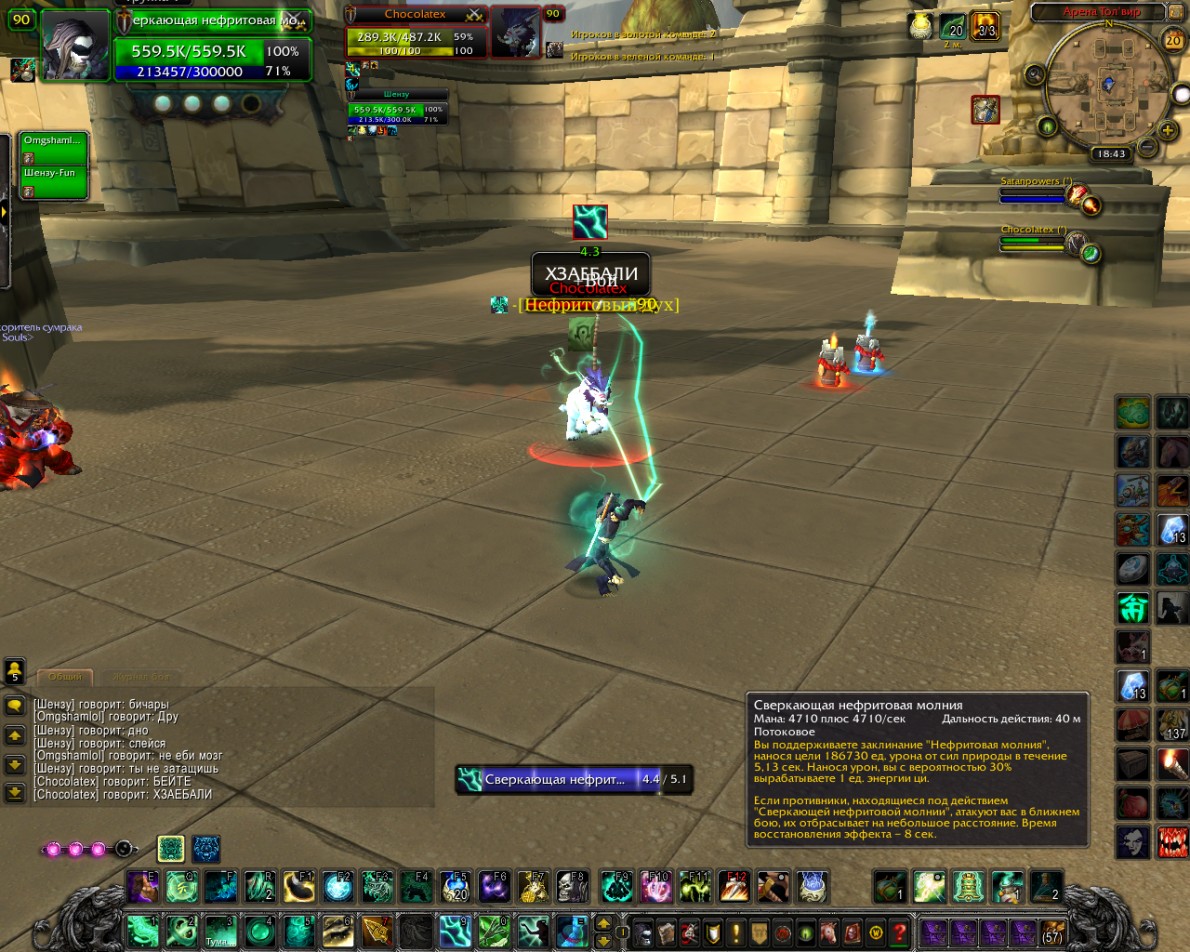Click the minimap zoom-in plus button
This screenshot has height=952, width=1190.
(1168, 130)
